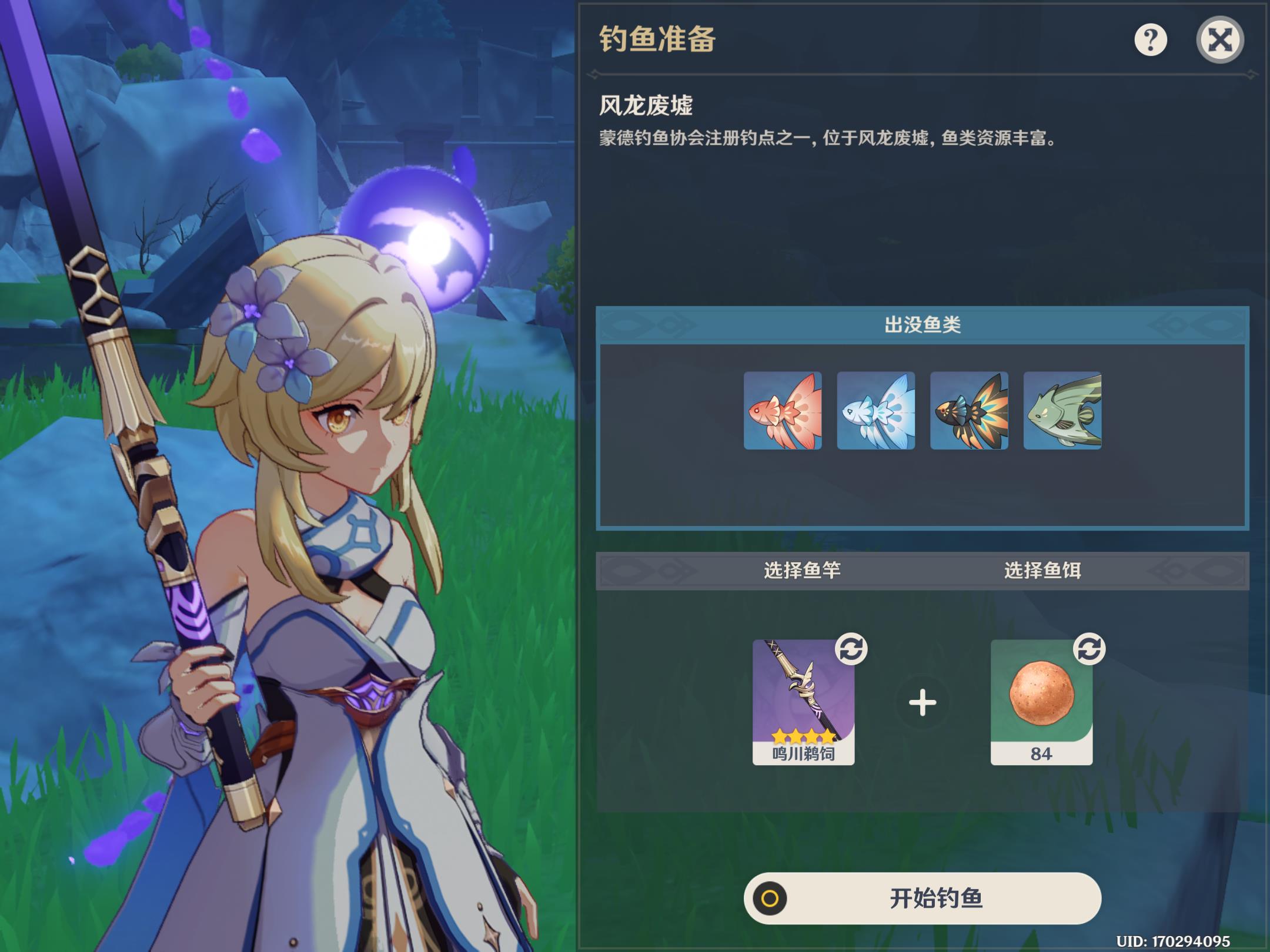Select the black and orange fish icon
Viewport: 1270px width, 952px height.
(969, 411)
